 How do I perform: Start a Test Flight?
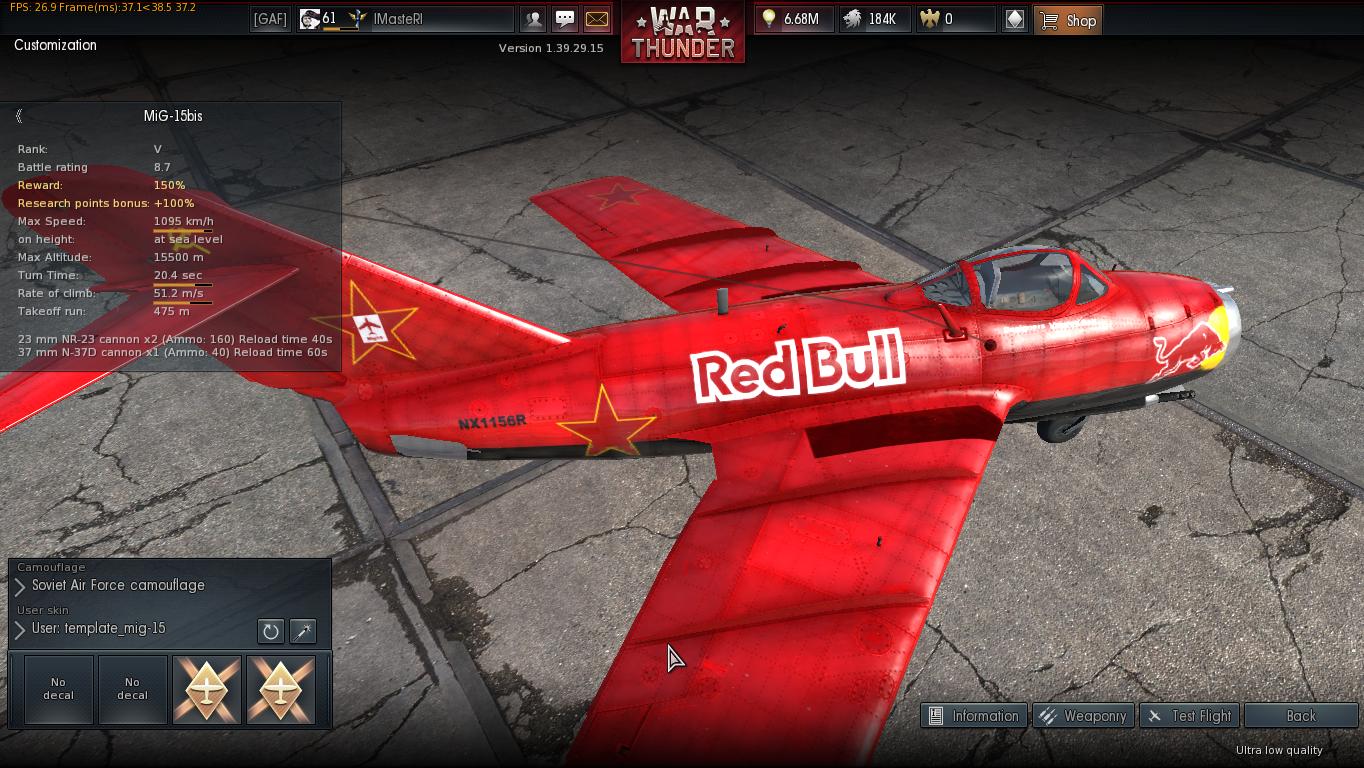[1189, 716]
